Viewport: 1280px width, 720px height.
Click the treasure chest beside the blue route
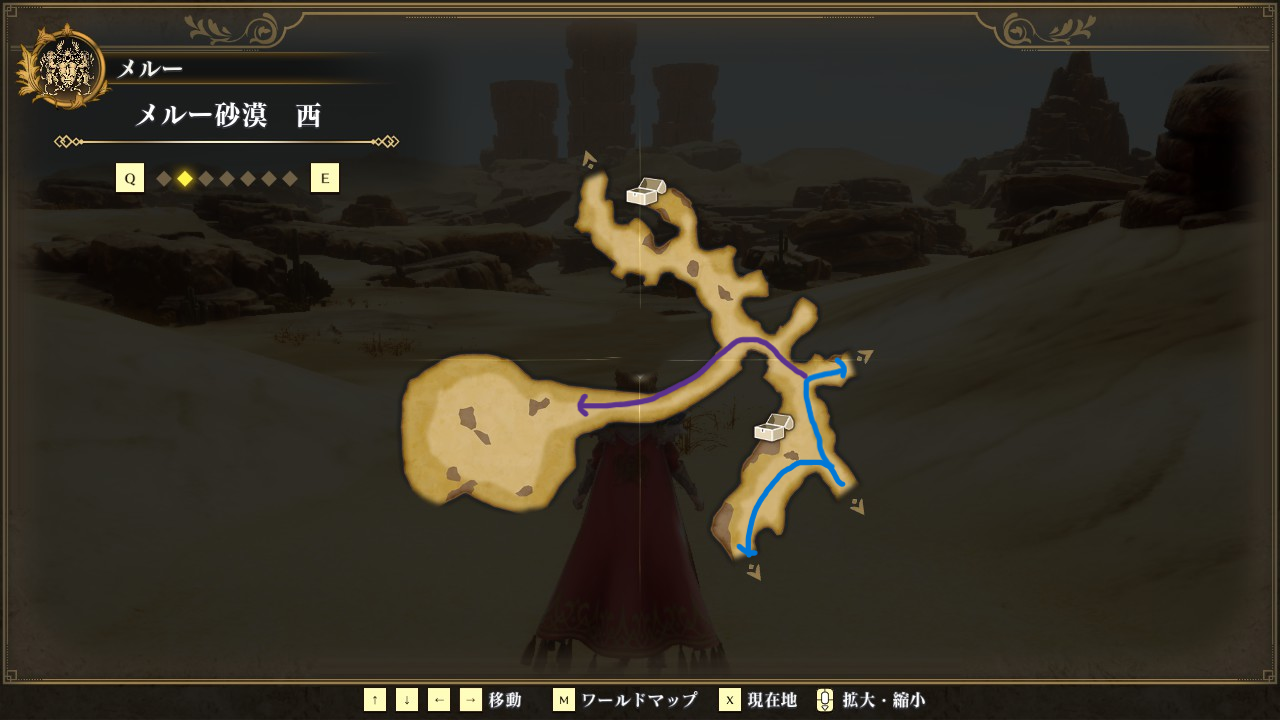click(773, 428)
